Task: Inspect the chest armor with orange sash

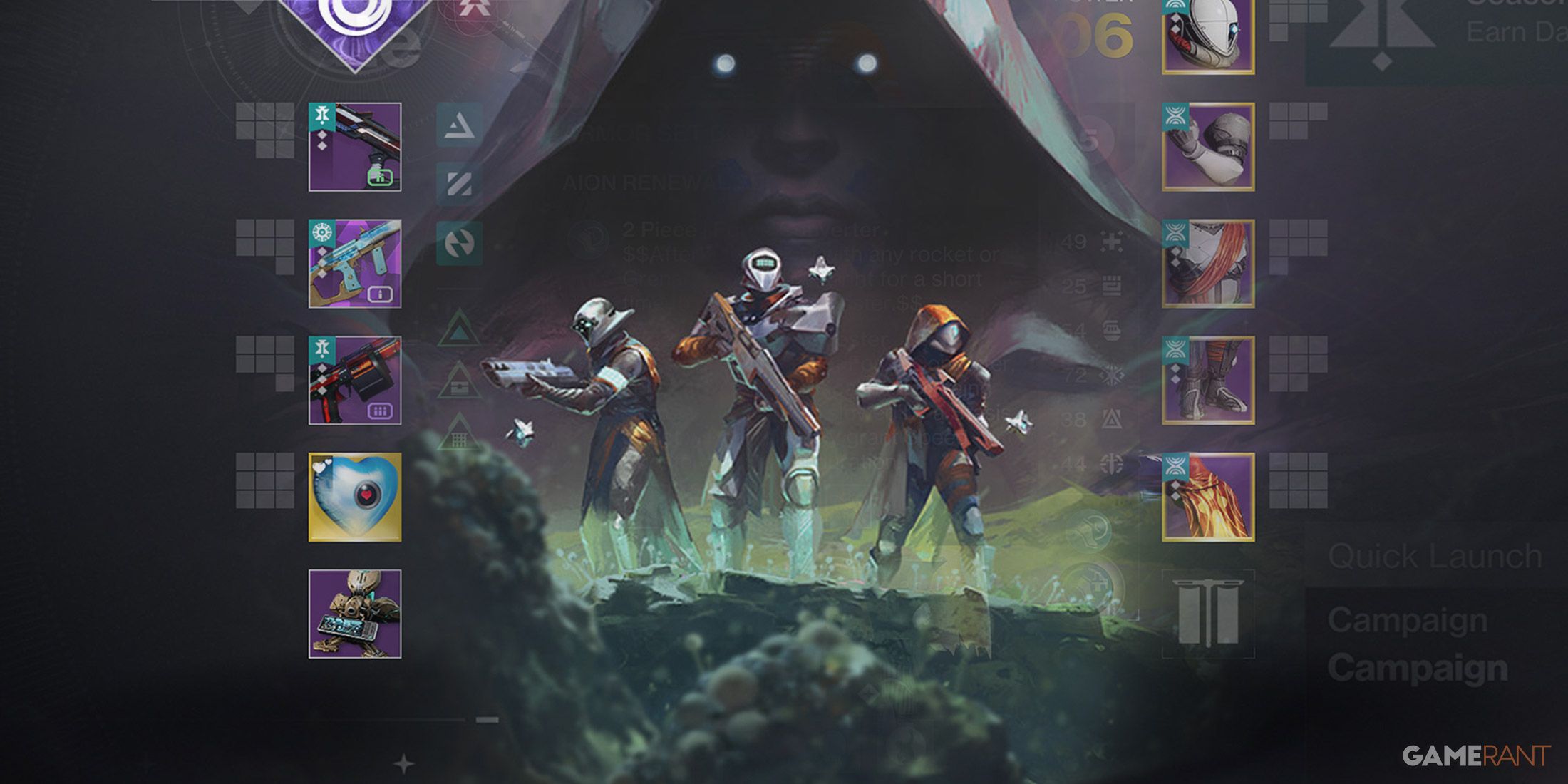Action: (x=1208, y=264)
